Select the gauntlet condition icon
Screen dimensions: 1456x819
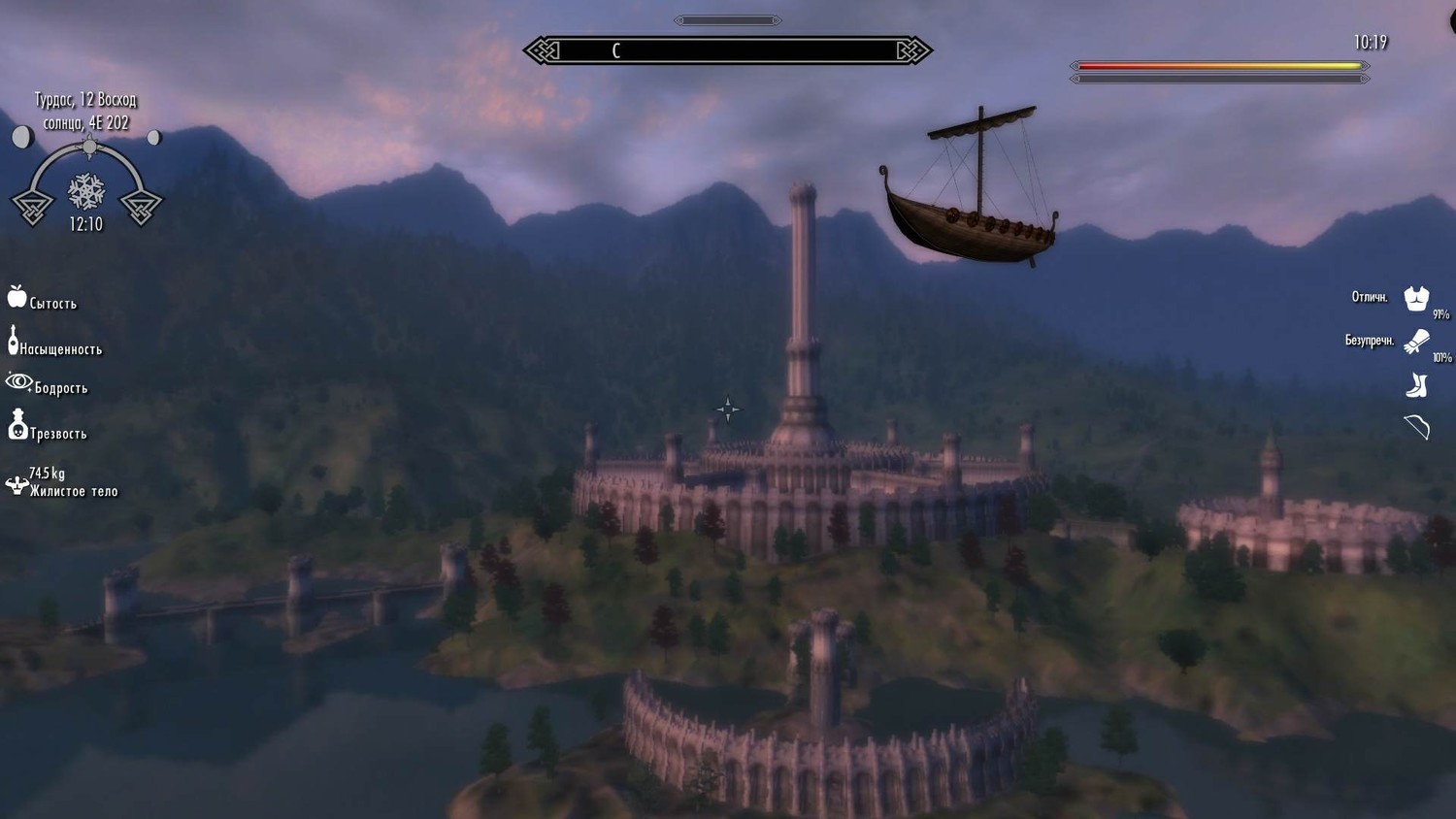pyautogui.click(x=1416, y=342)
